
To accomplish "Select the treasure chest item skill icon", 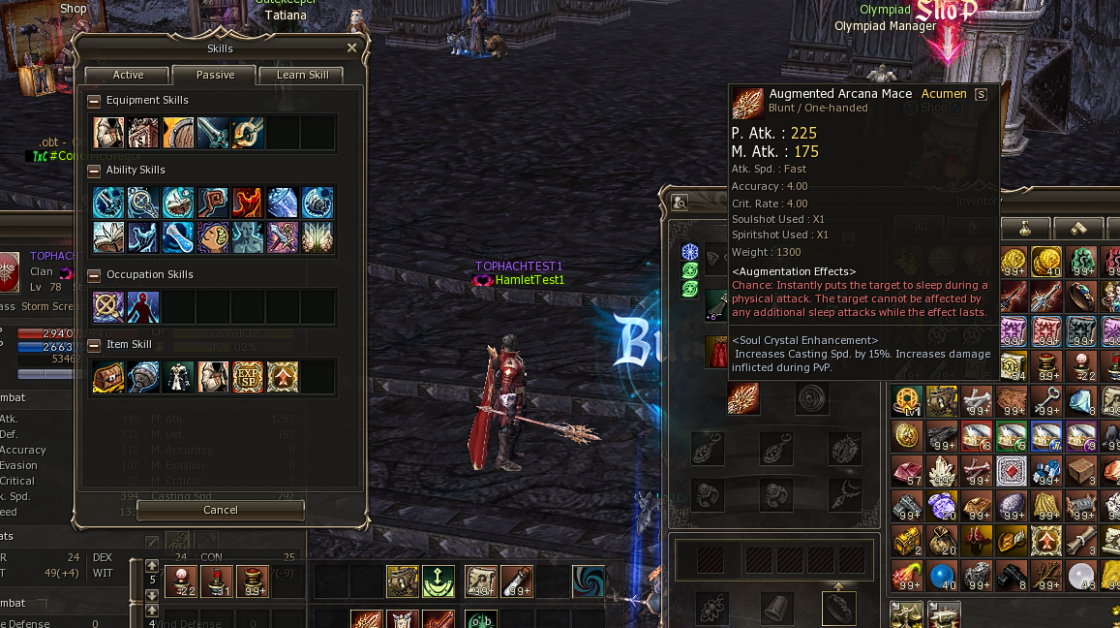I will [108, 377].
